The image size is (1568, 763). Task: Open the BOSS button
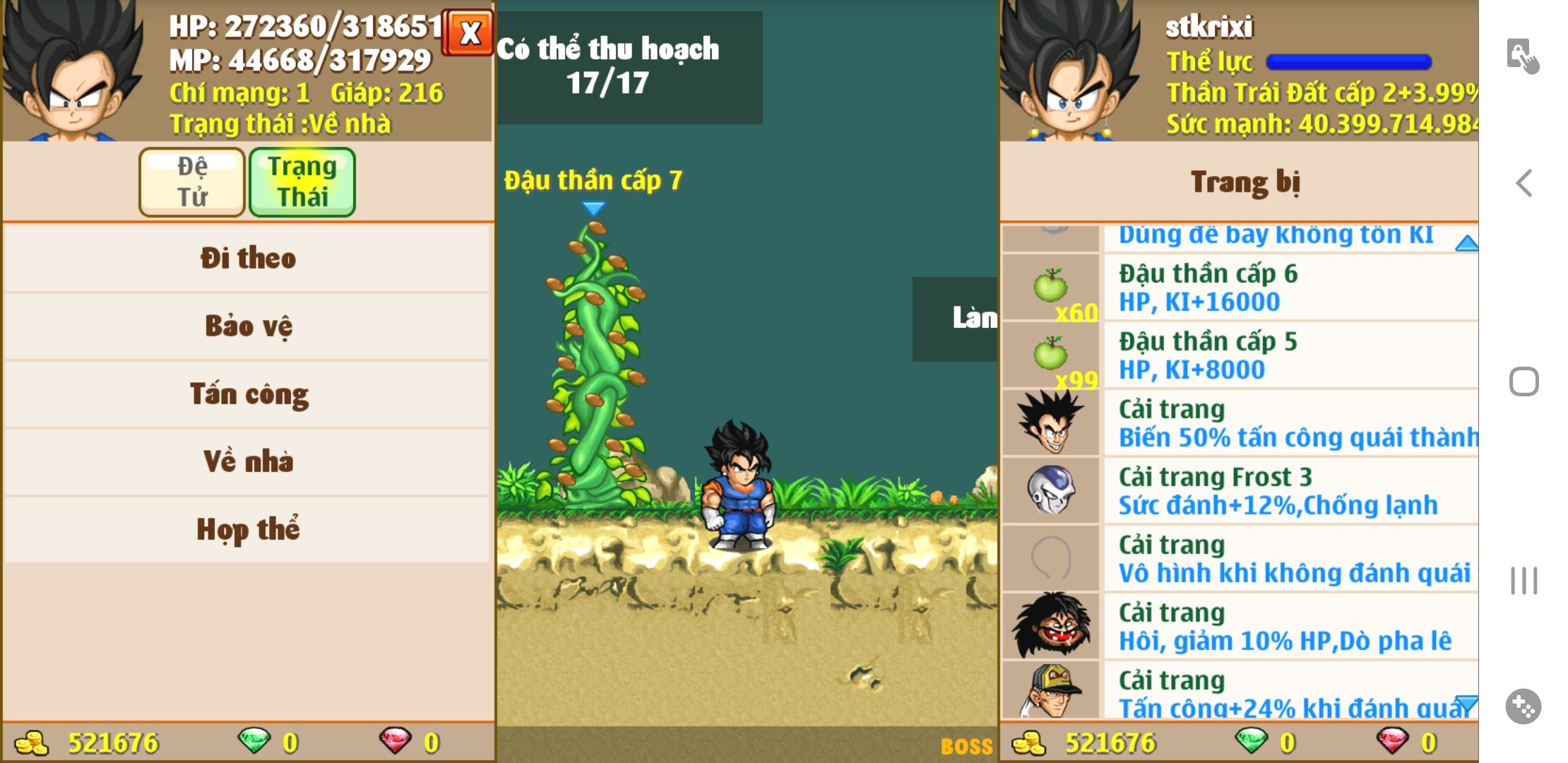coord(966,746)
